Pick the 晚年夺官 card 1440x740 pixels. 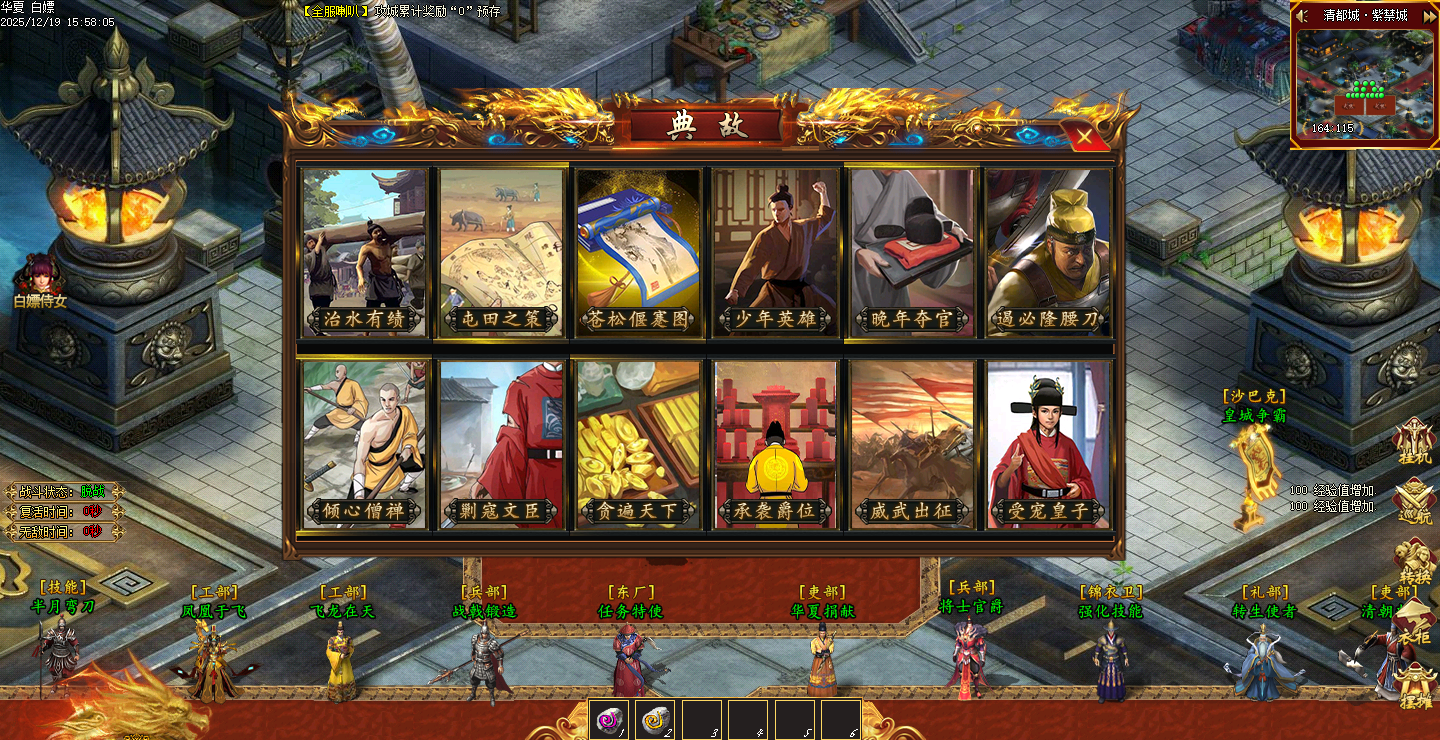(911, 251)
